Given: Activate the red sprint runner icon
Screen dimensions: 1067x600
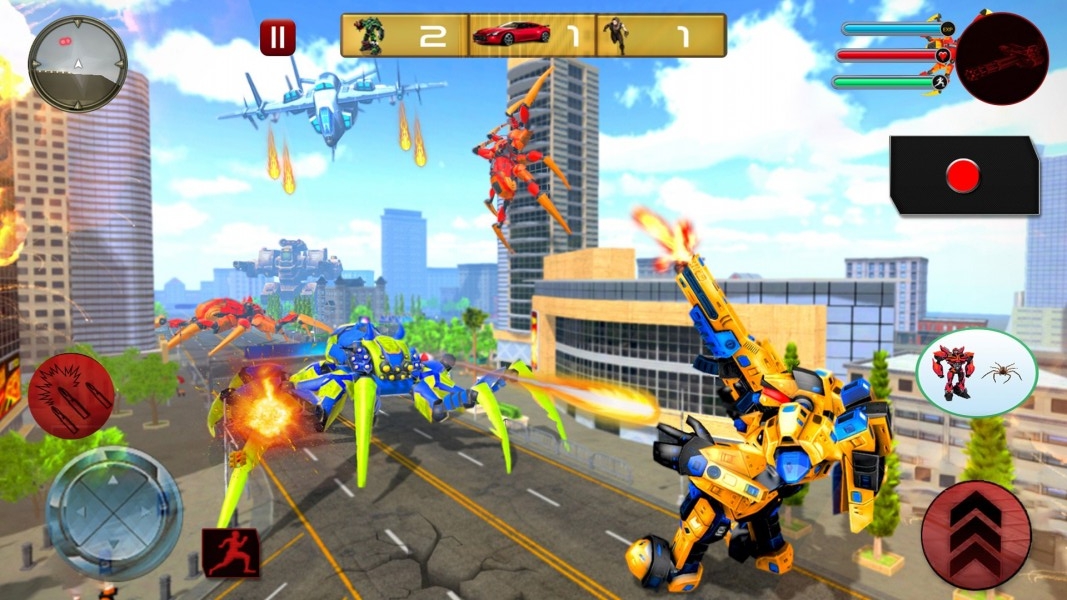Looking at the screenshot, I should (x=231, y=552).
